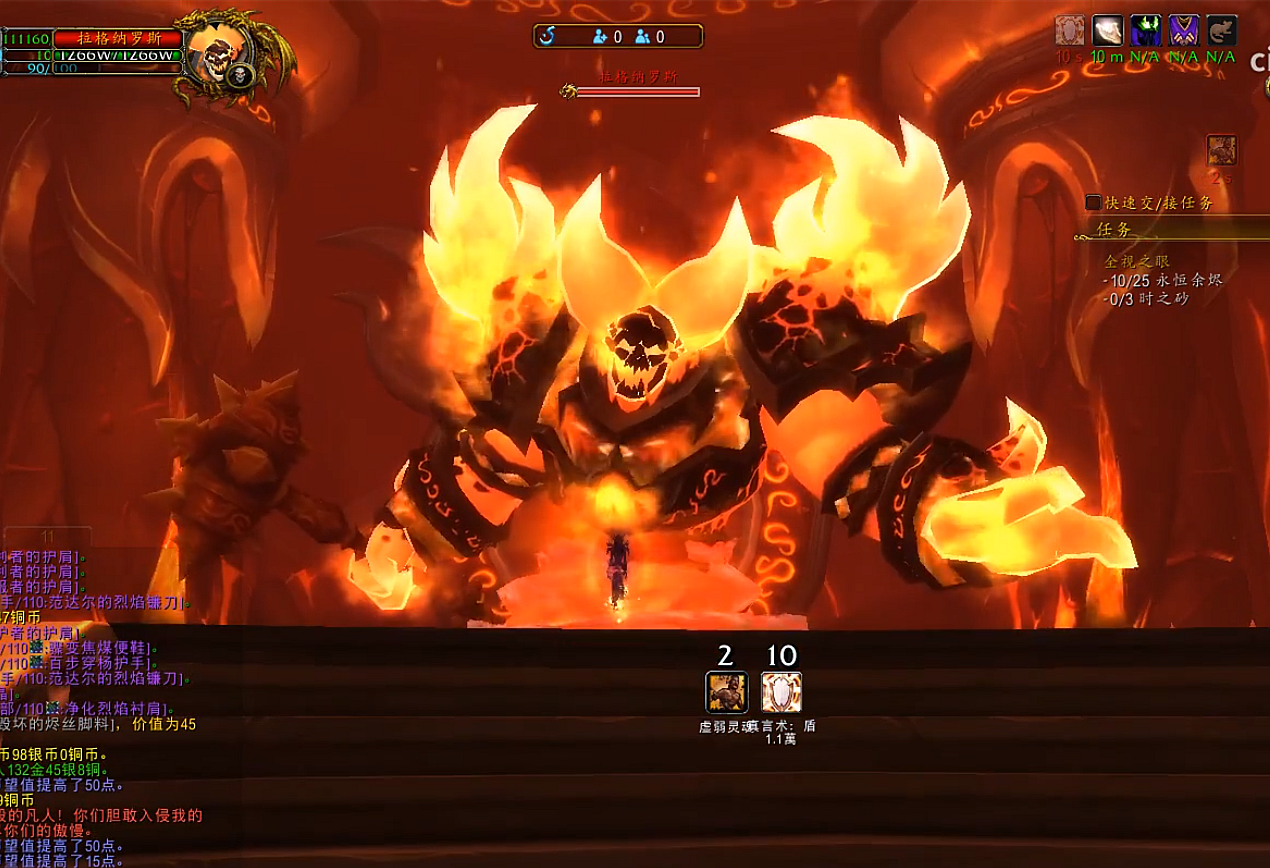Screen dimensions: 1270x868
Task: Select the 真言术：盾 shield tracker icon
Action: (x=781, y=692)
